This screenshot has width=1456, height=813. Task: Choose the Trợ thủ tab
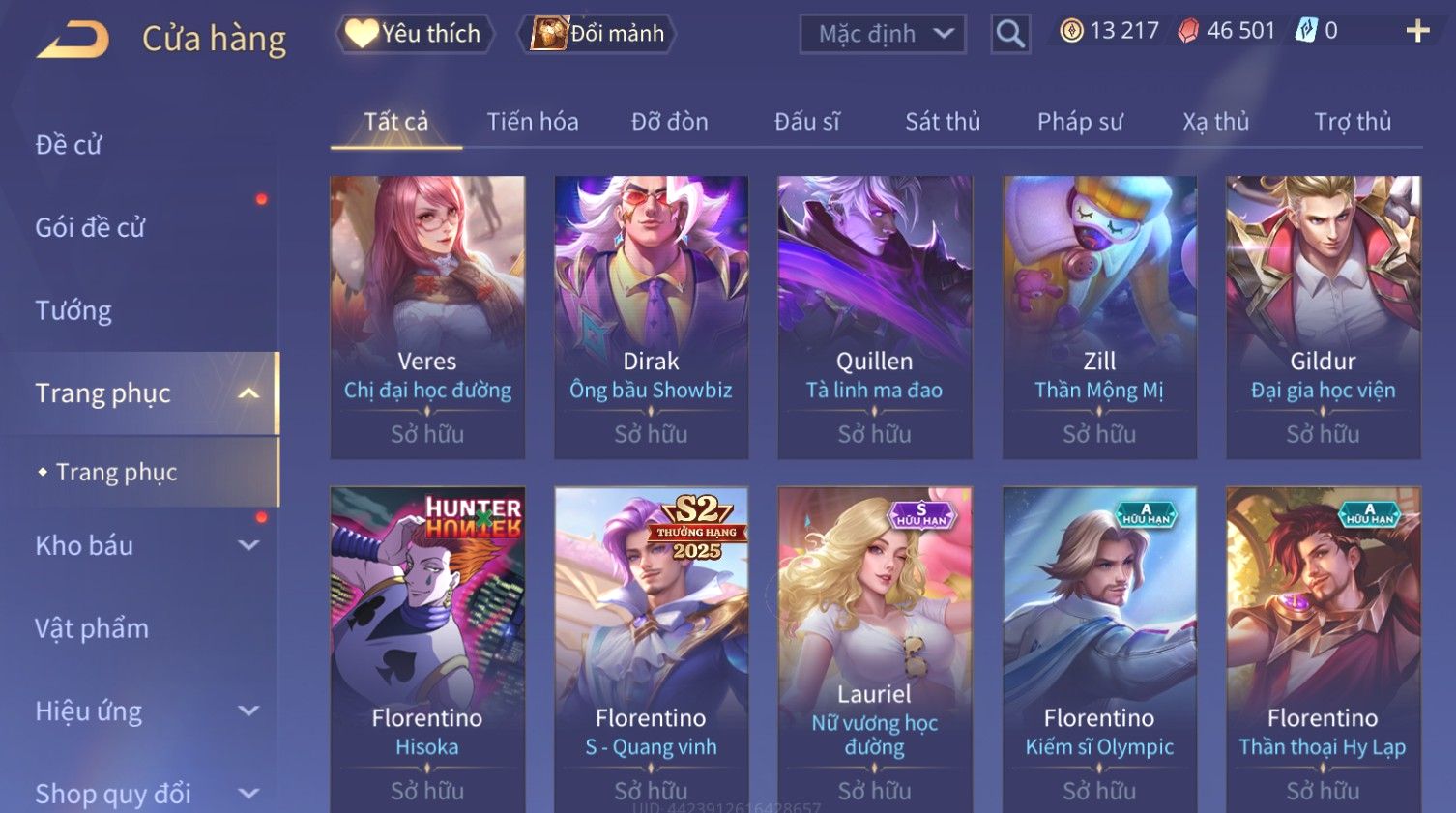(1353, 122)
